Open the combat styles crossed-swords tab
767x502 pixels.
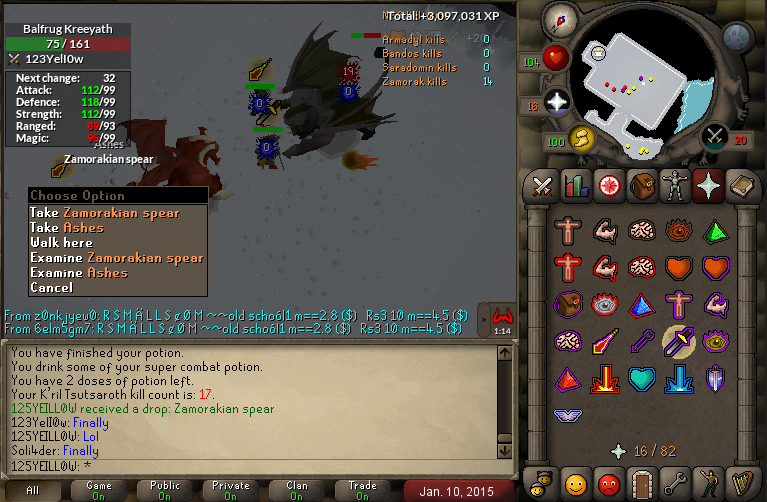(x=542, y=185)
